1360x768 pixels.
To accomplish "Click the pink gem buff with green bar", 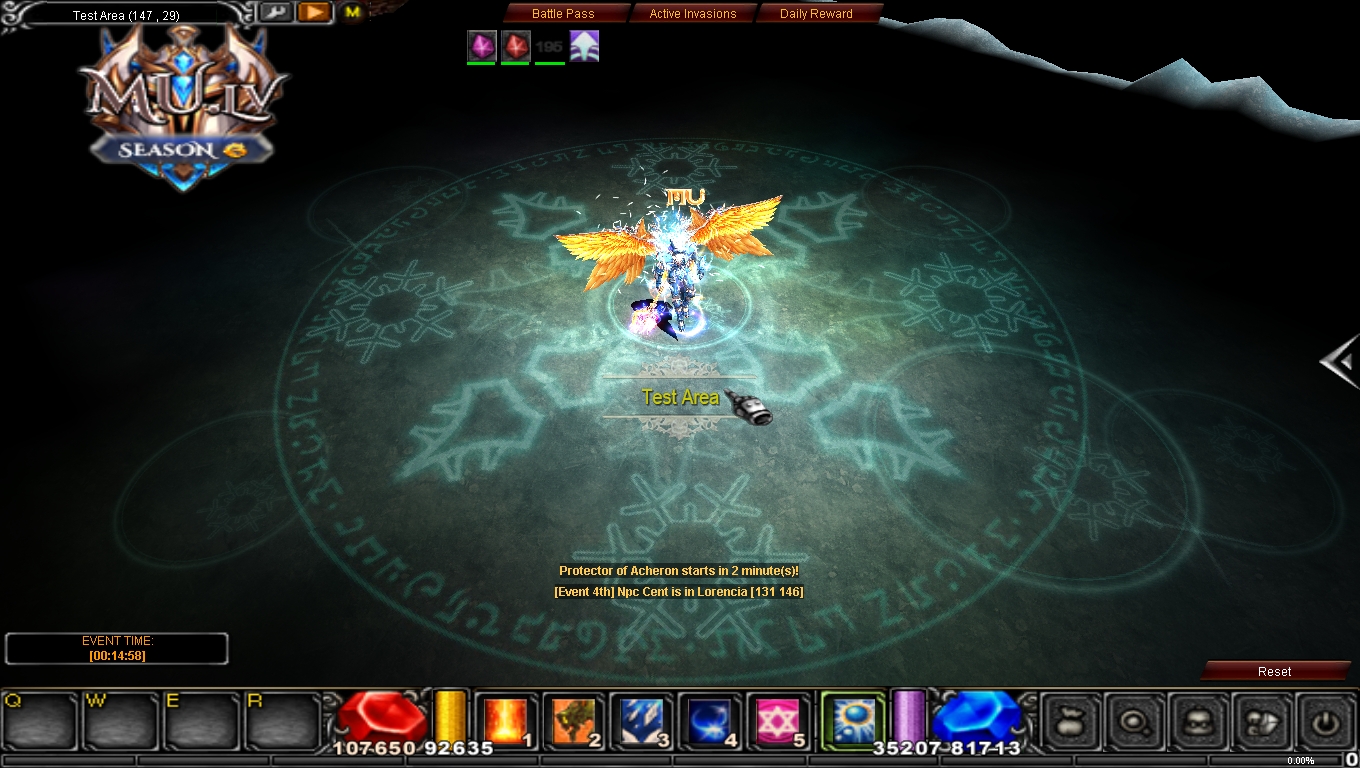I will 481,45.
